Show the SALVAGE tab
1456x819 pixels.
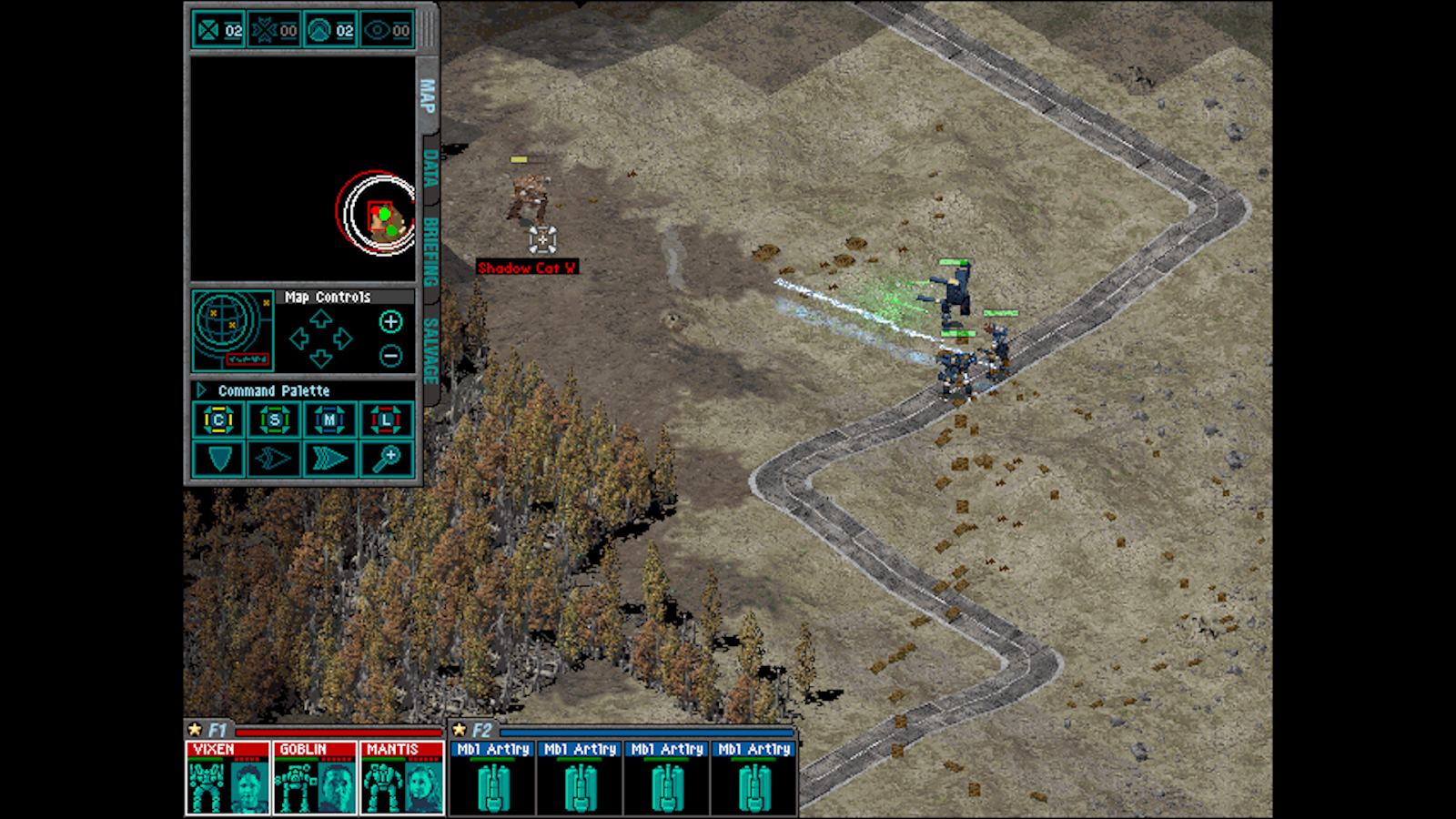click(430, 350)
